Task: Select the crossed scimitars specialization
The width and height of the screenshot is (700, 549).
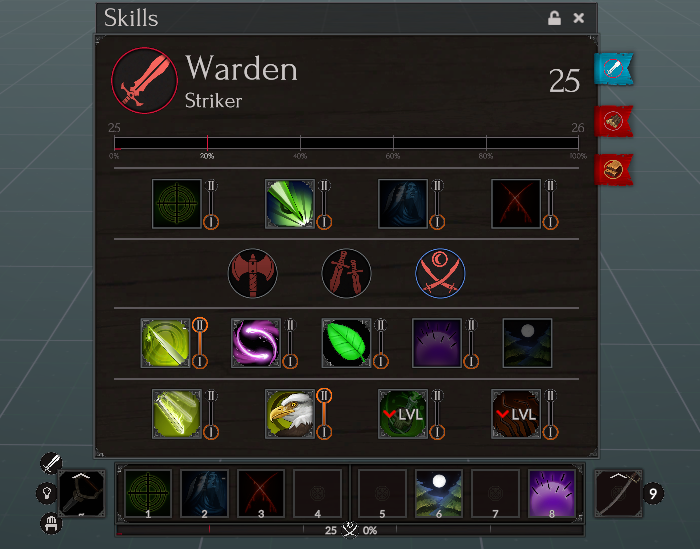Action: click(440, 273)
